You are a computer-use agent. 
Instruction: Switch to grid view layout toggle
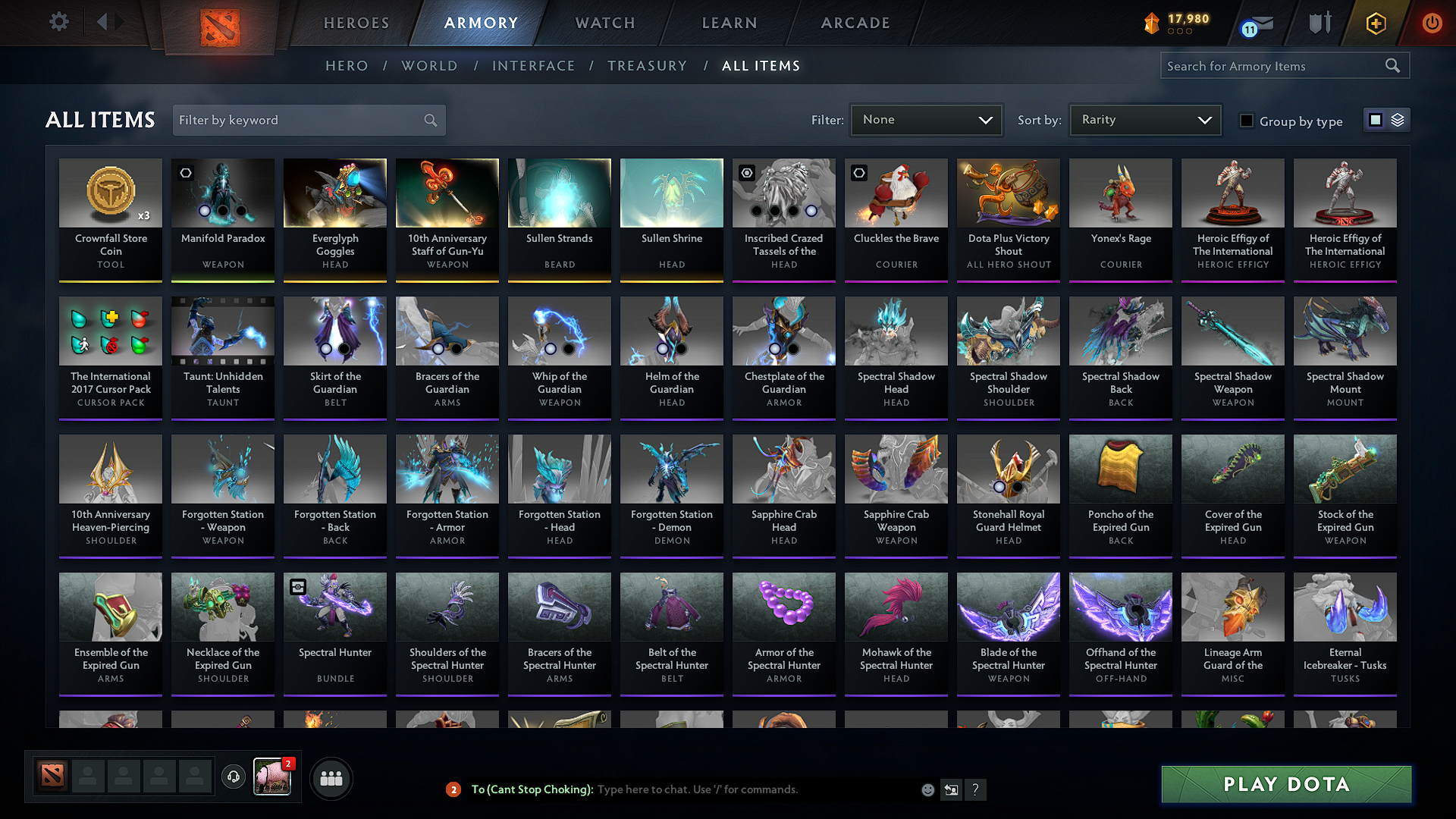[x=1377, y=119]
